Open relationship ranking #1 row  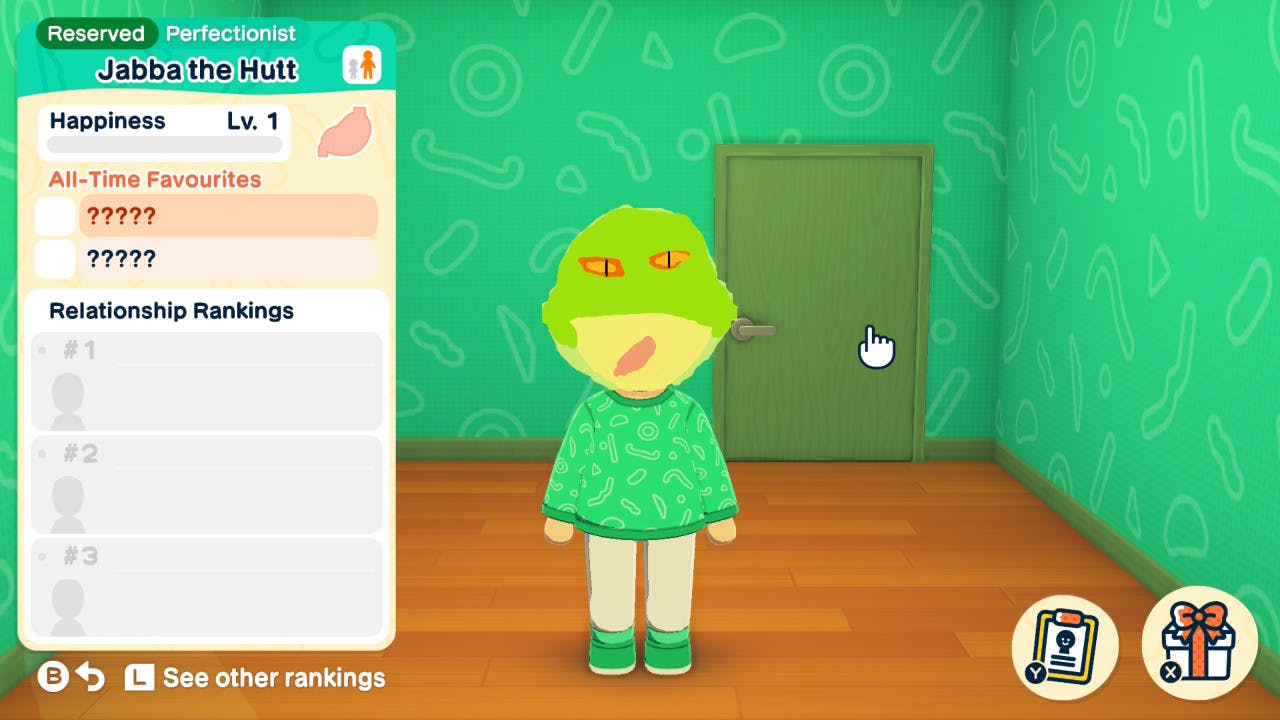pos(207,381)
